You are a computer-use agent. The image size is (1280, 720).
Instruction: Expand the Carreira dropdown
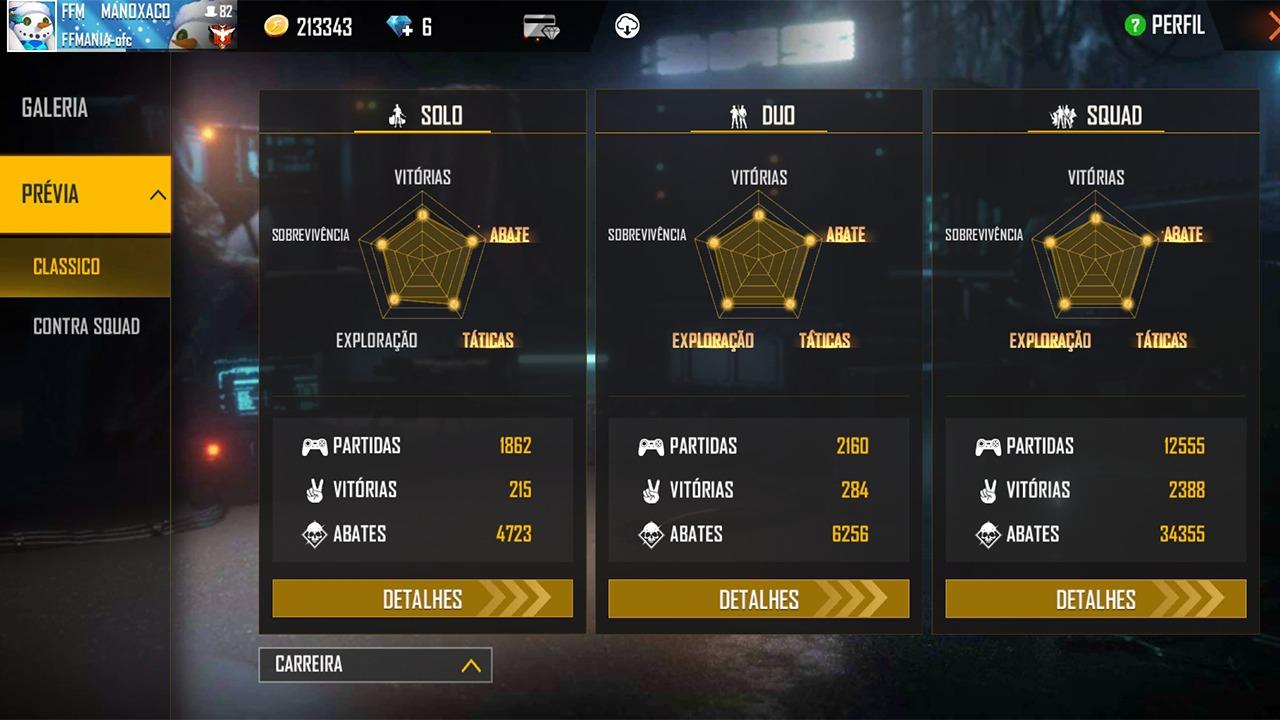[x=375, y=665]
